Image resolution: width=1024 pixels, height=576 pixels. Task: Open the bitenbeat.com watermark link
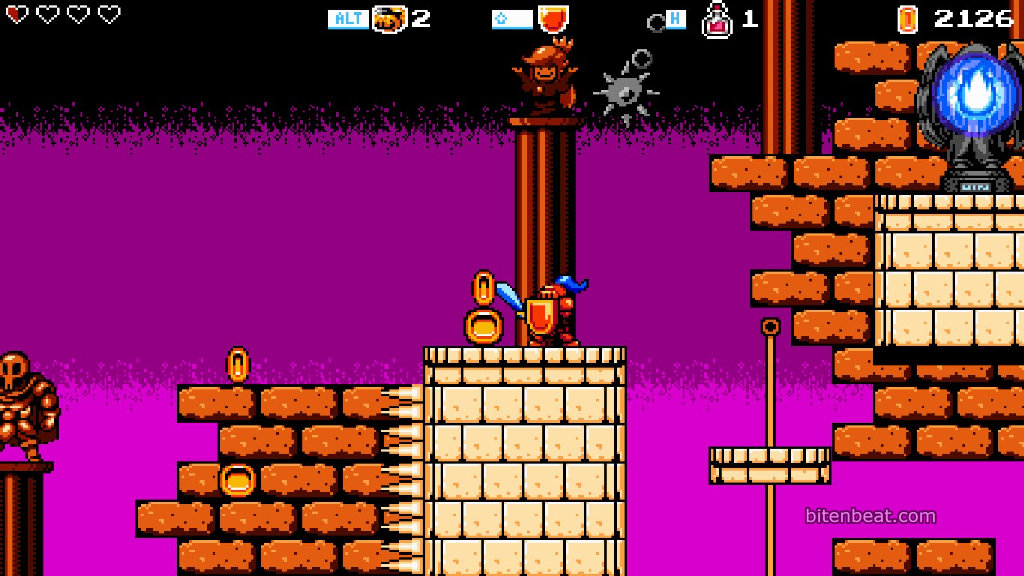coord(870,516)
